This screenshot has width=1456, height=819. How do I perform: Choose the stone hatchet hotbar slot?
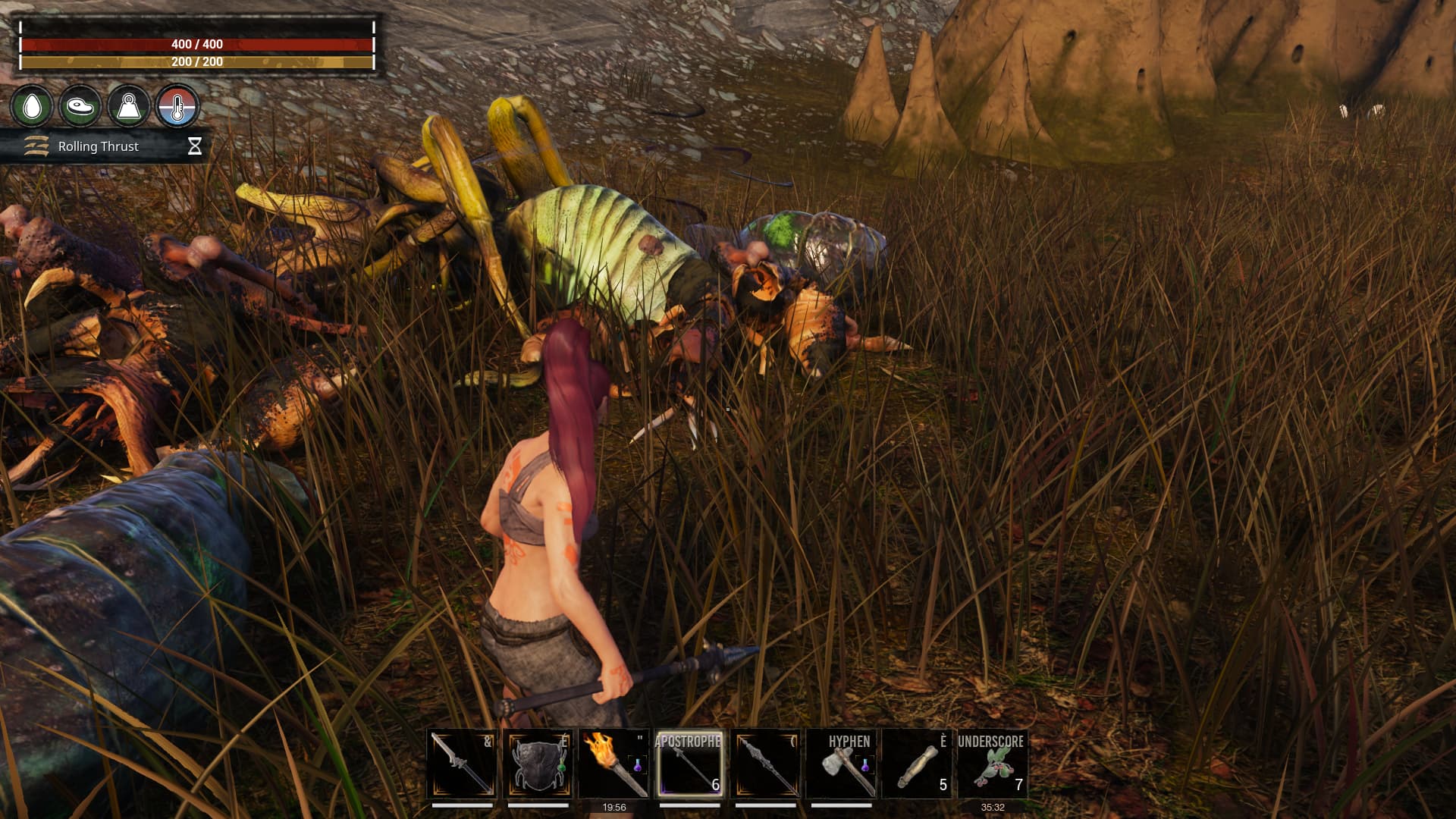[x=841, y=763]
